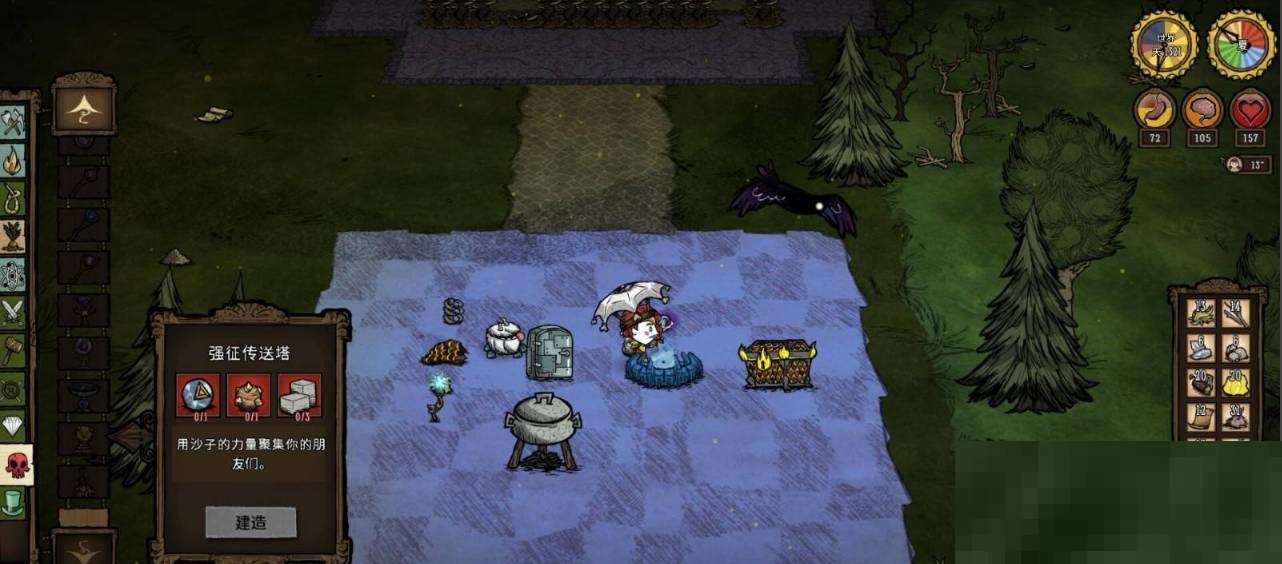Select the red skull magic tab

coord(14,464)
